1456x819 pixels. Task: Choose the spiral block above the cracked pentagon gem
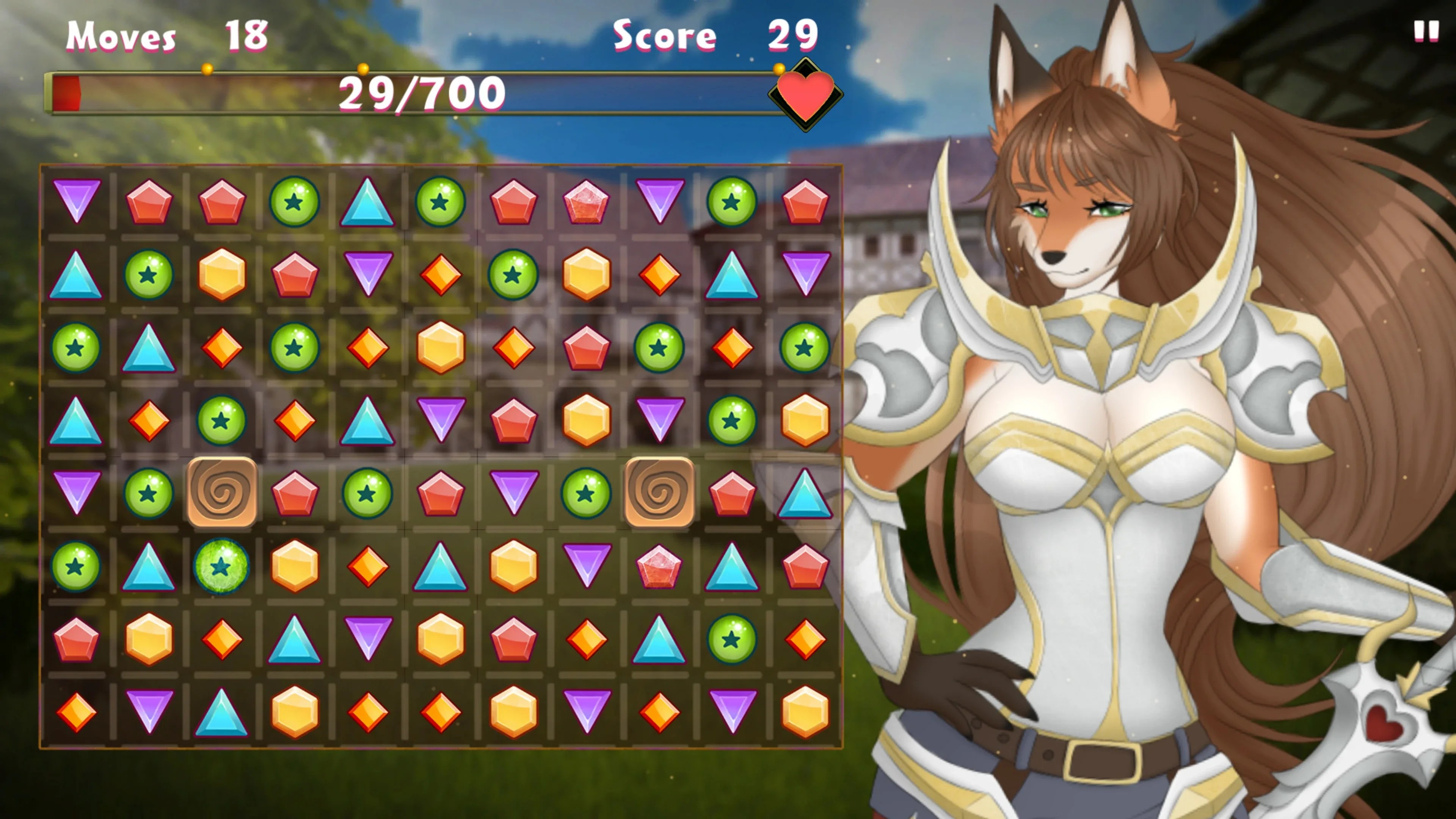click(x=659, y=492)
